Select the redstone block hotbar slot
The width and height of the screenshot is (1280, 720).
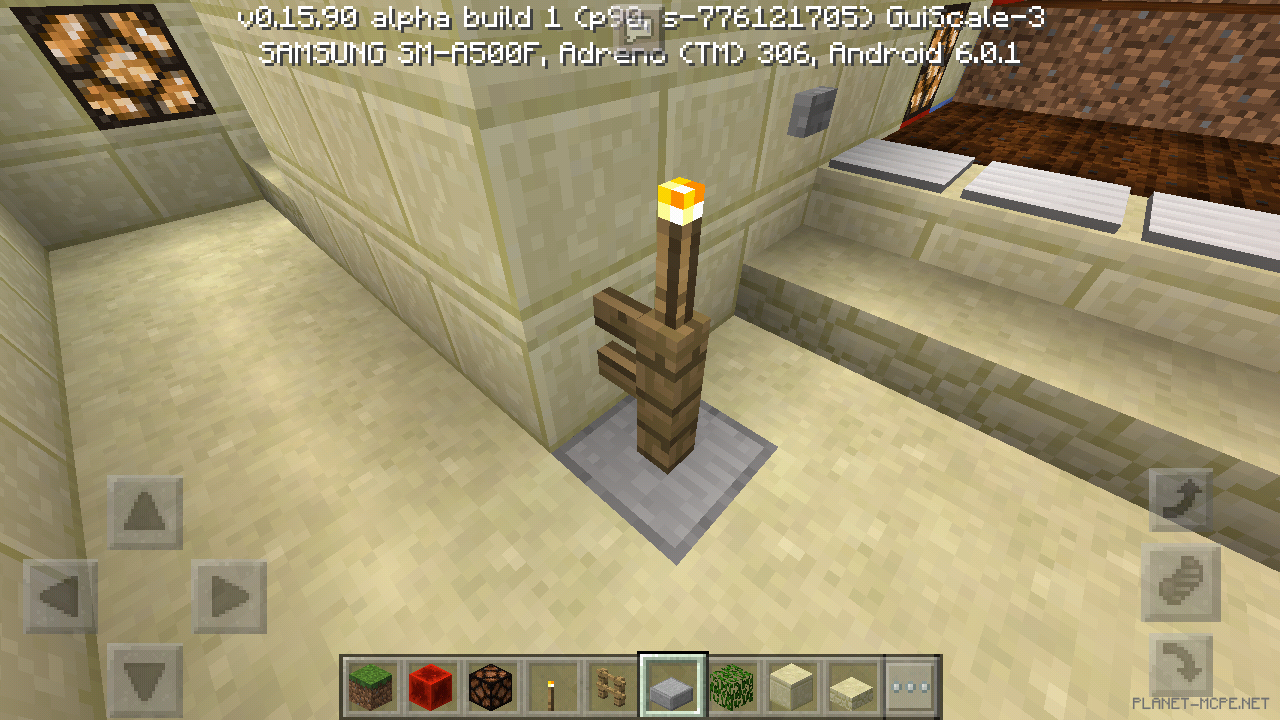coord(431,686)
